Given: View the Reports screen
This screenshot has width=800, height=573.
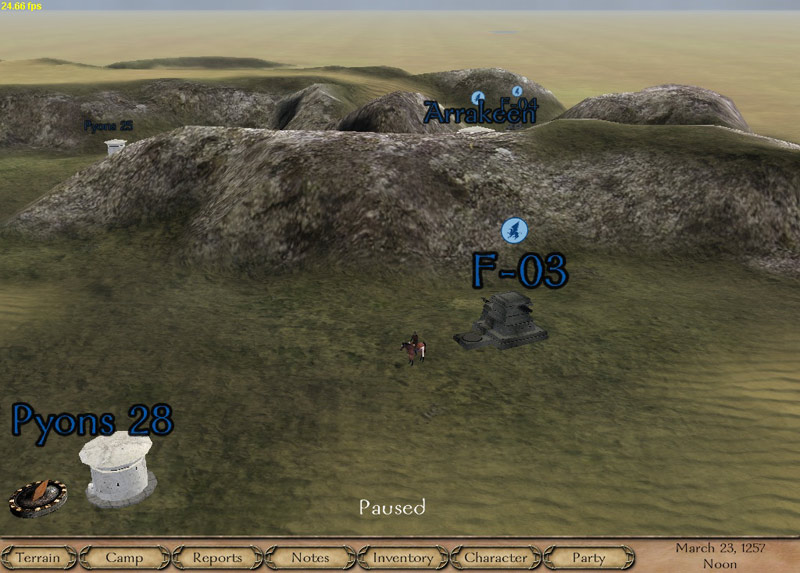Looking at the screenshot, I should 217,557.
